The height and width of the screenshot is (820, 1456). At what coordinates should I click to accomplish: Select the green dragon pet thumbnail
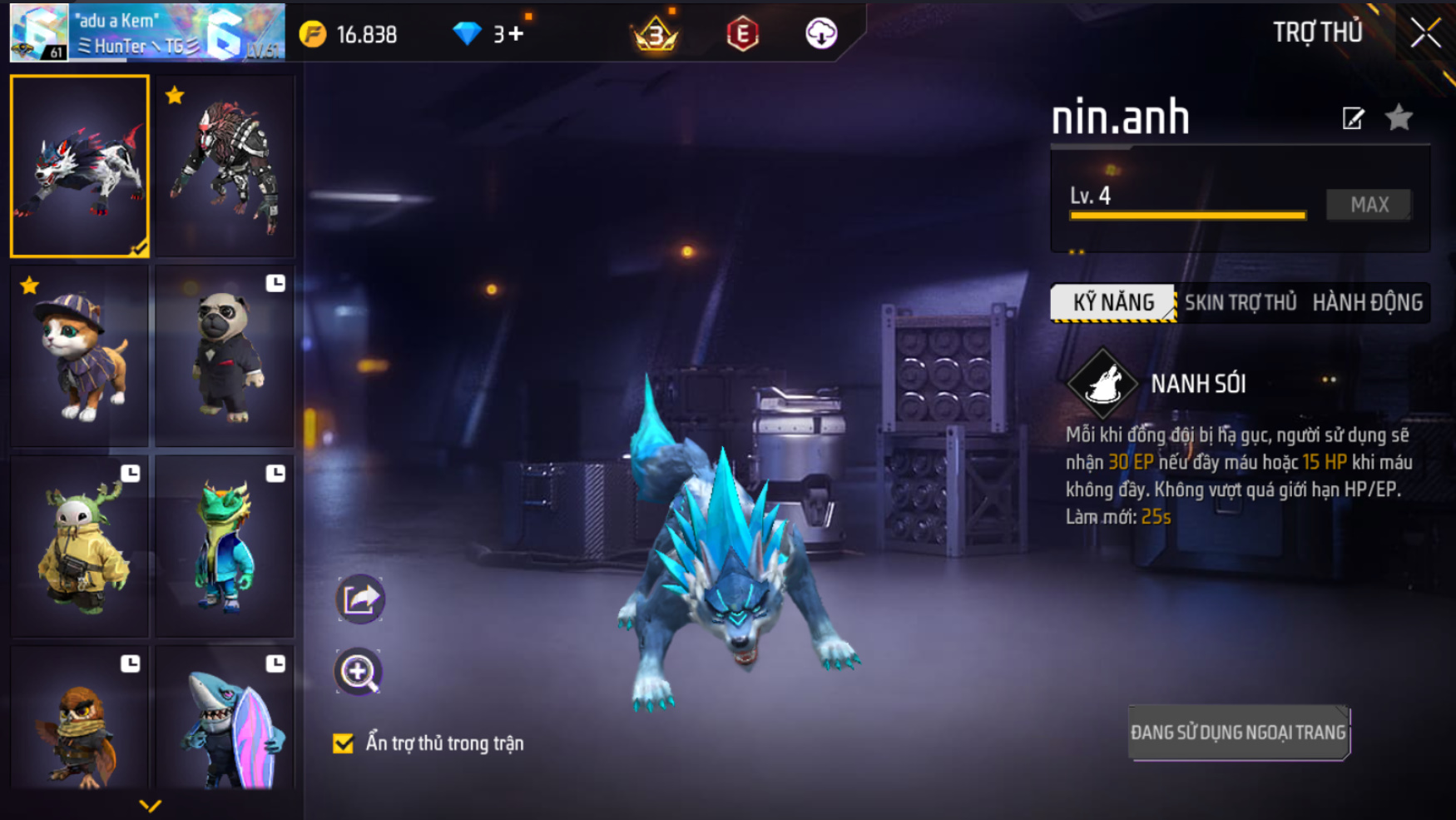point(225,547)
